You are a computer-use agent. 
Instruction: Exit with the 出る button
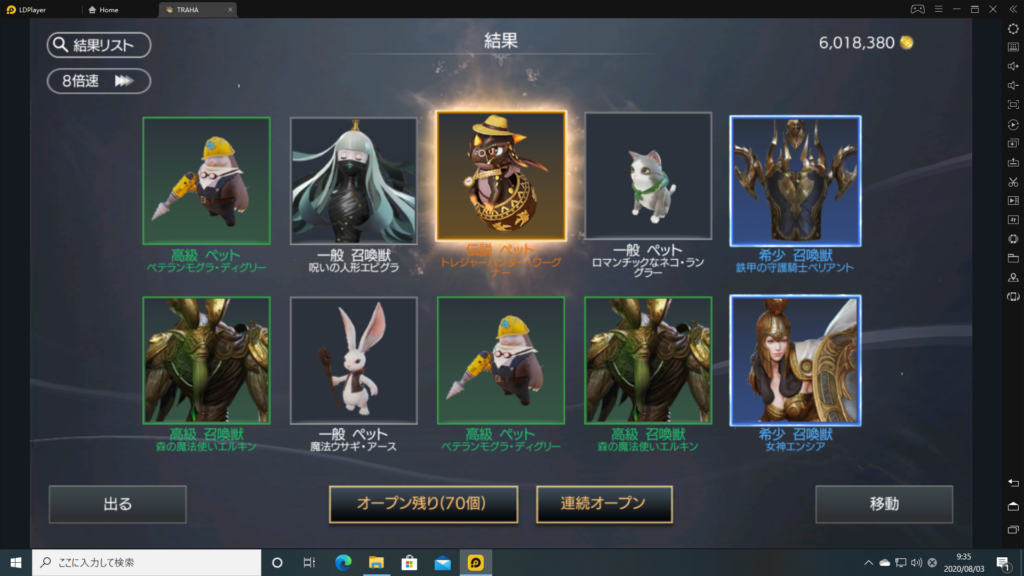point(117,504)
